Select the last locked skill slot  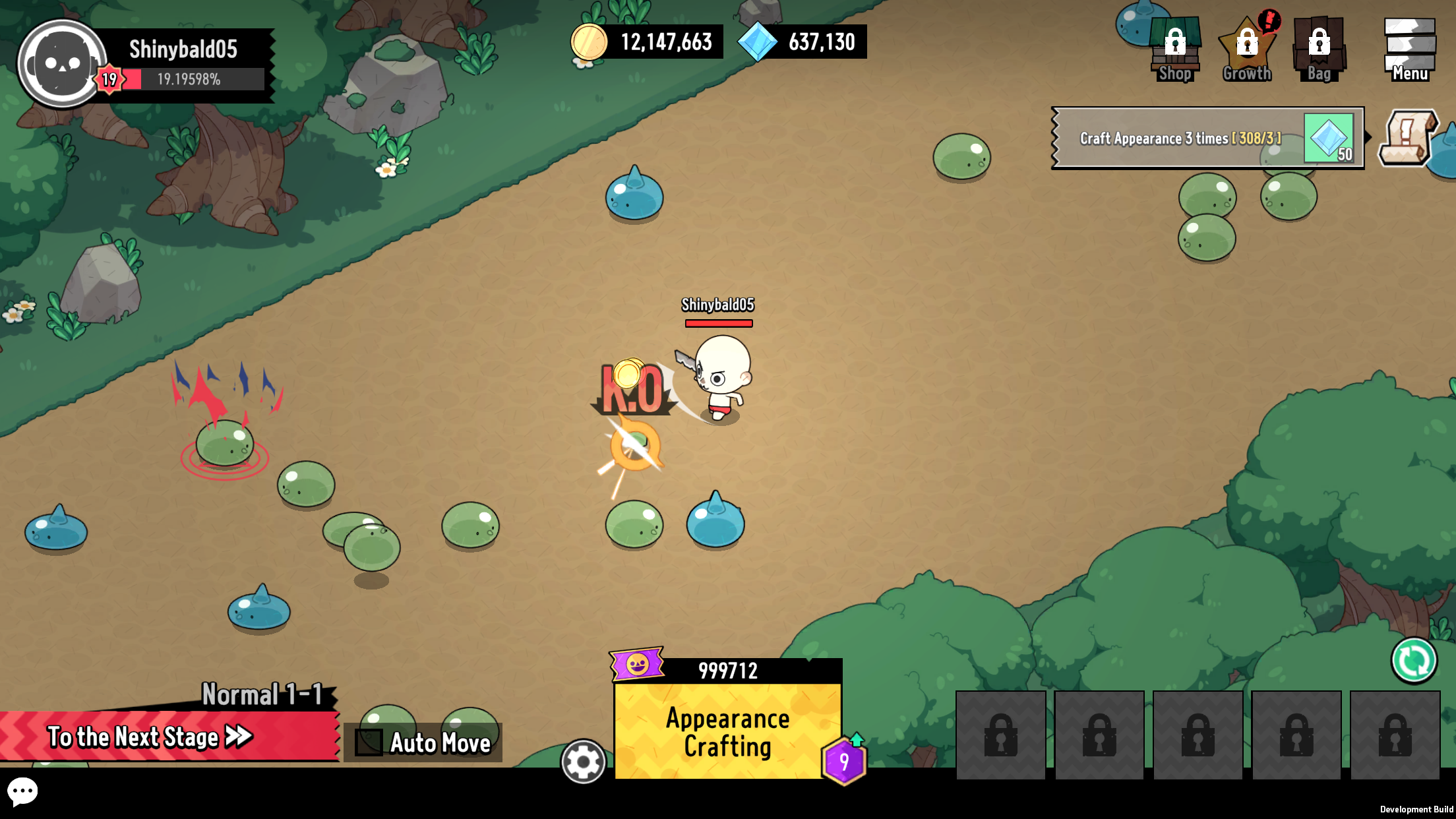[x=1396, y=734]
